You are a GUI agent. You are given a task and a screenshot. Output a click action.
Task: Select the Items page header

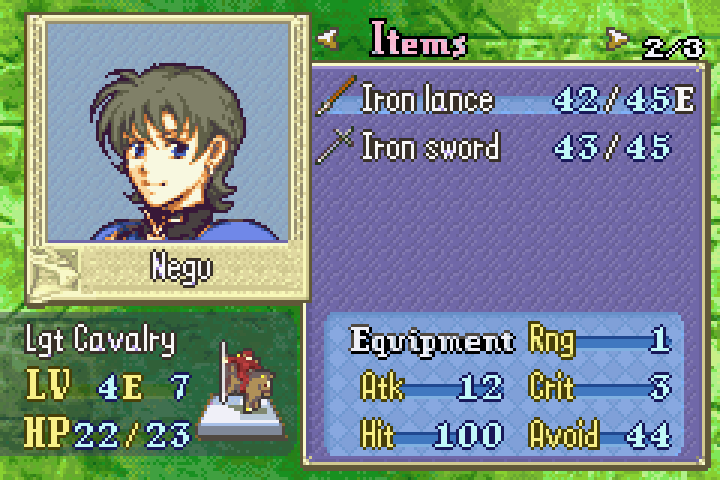(418, 42)
